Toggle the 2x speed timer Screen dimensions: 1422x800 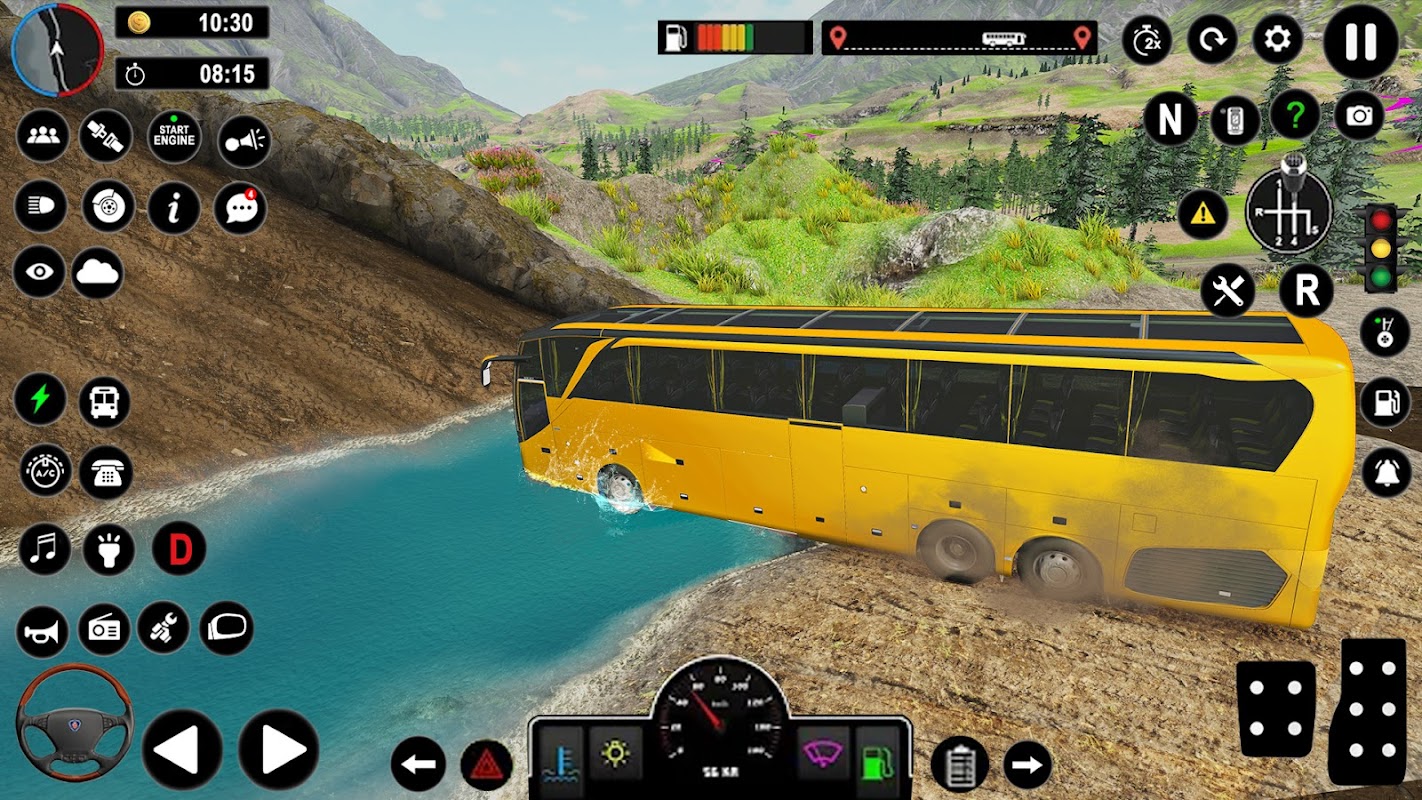pyautogui.click(x=1147, y=41)
